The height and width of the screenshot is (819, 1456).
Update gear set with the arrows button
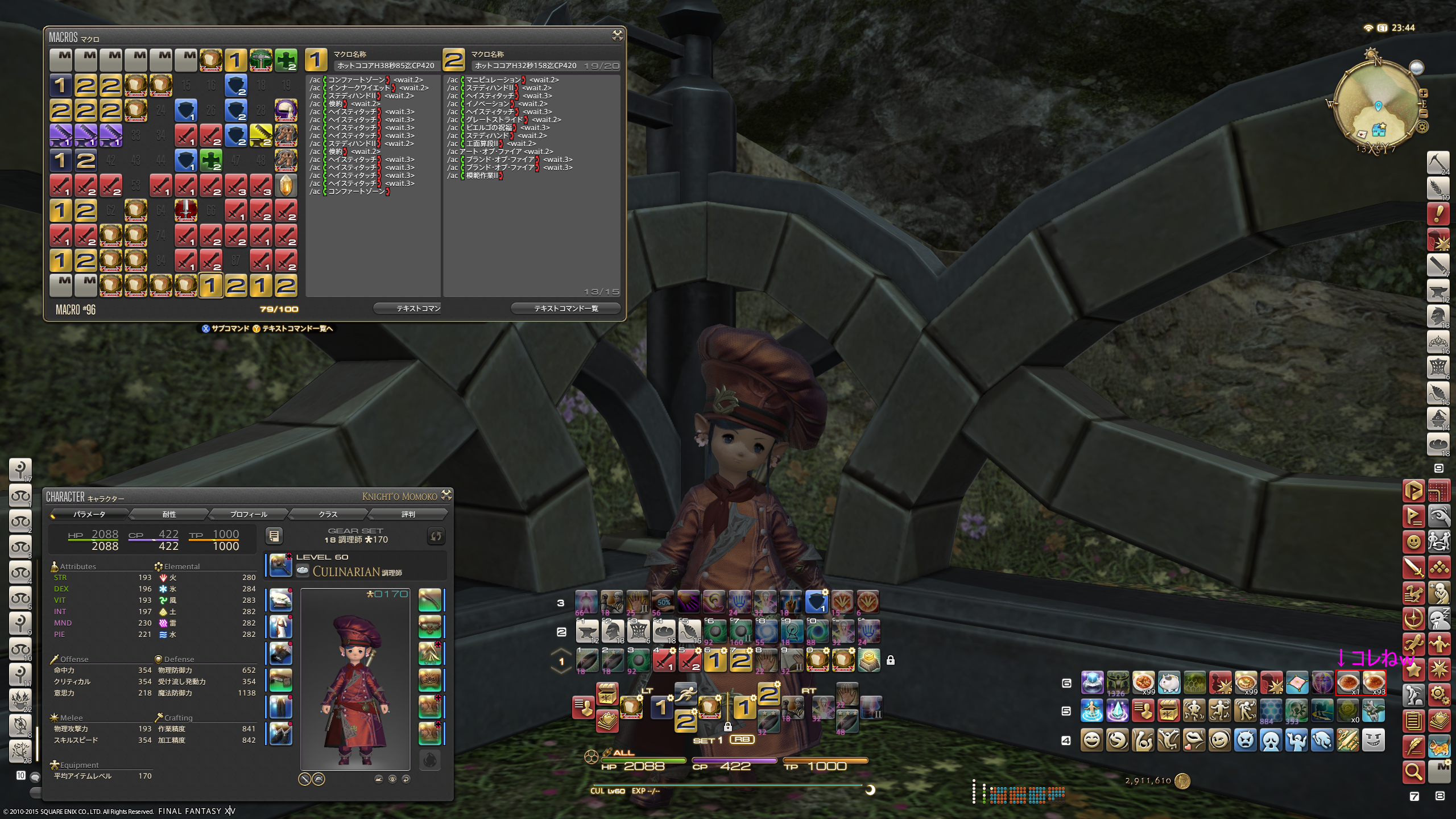[x=436, y=536]
